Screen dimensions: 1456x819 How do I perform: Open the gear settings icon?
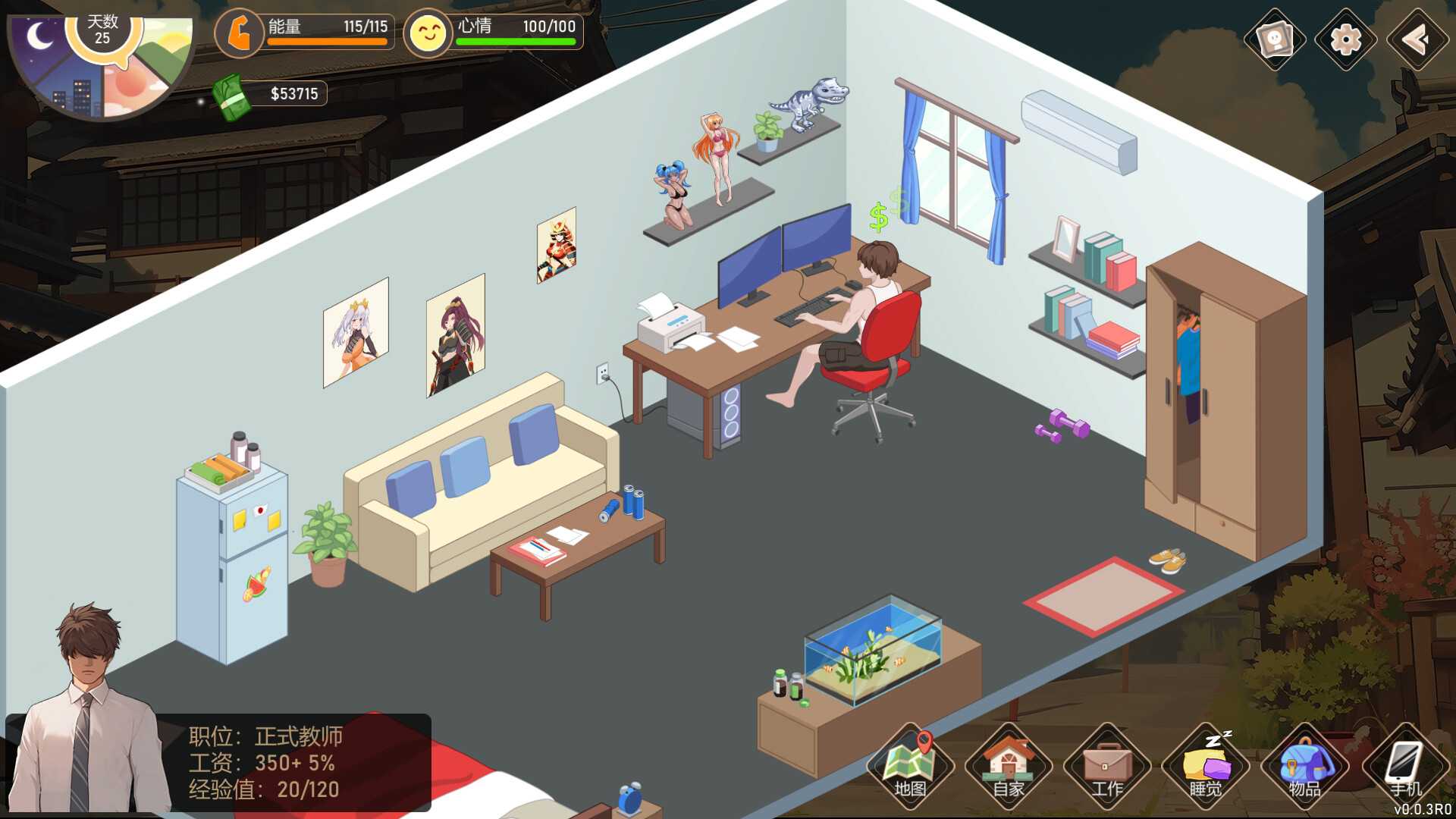[x=1346, y=39]
